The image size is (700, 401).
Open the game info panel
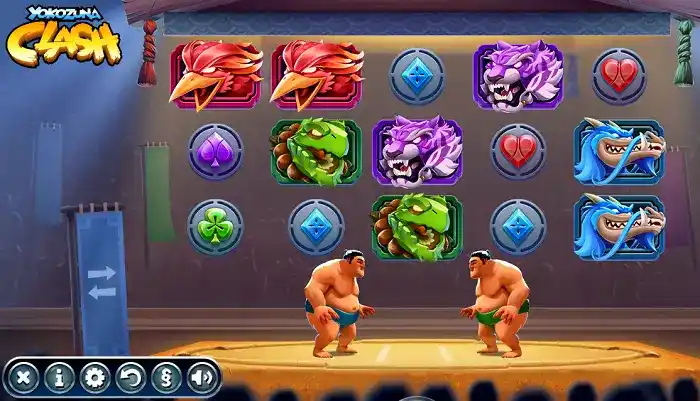(60, 377)
